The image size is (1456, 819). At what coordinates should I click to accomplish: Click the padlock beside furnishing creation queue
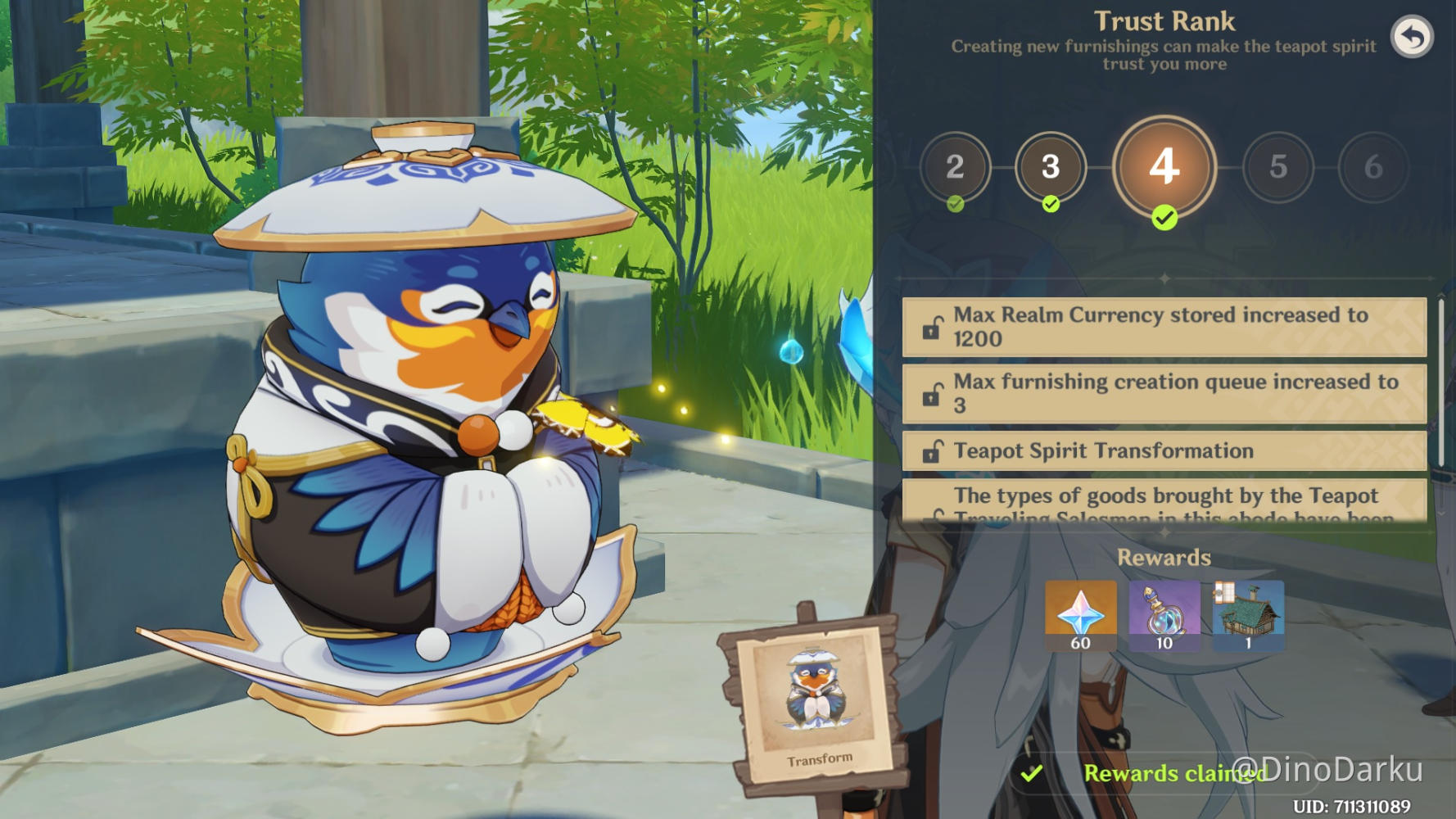click(x=932, y=393)
